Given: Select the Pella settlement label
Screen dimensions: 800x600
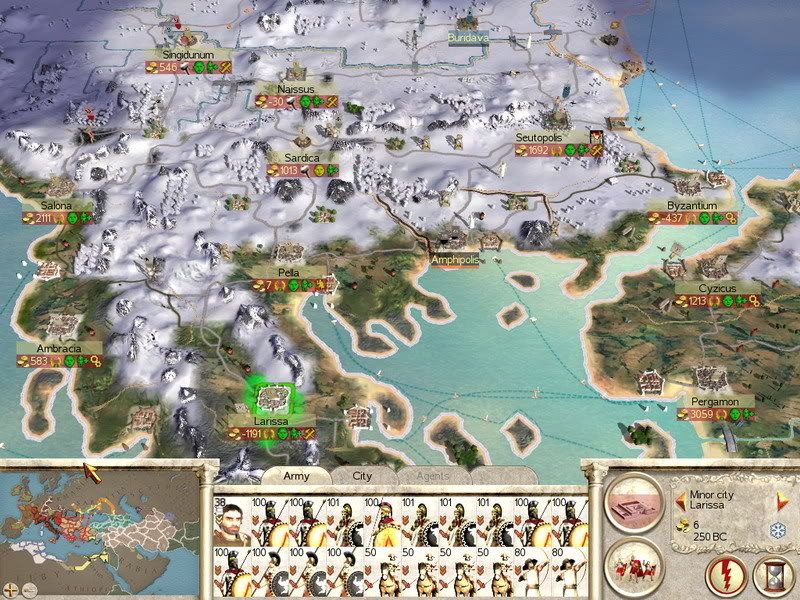Looking at the screenshot, I should tap(288, 272).
